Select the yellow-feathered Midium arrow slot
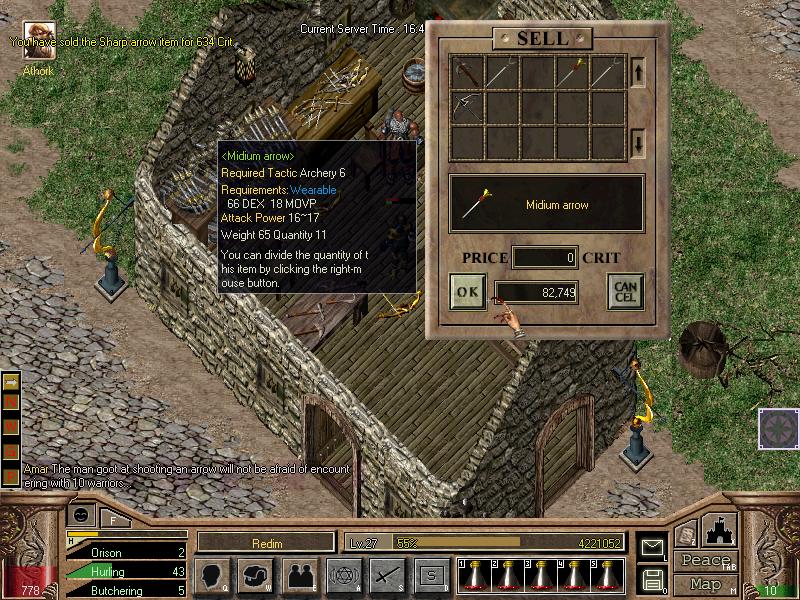 (571, 73)
